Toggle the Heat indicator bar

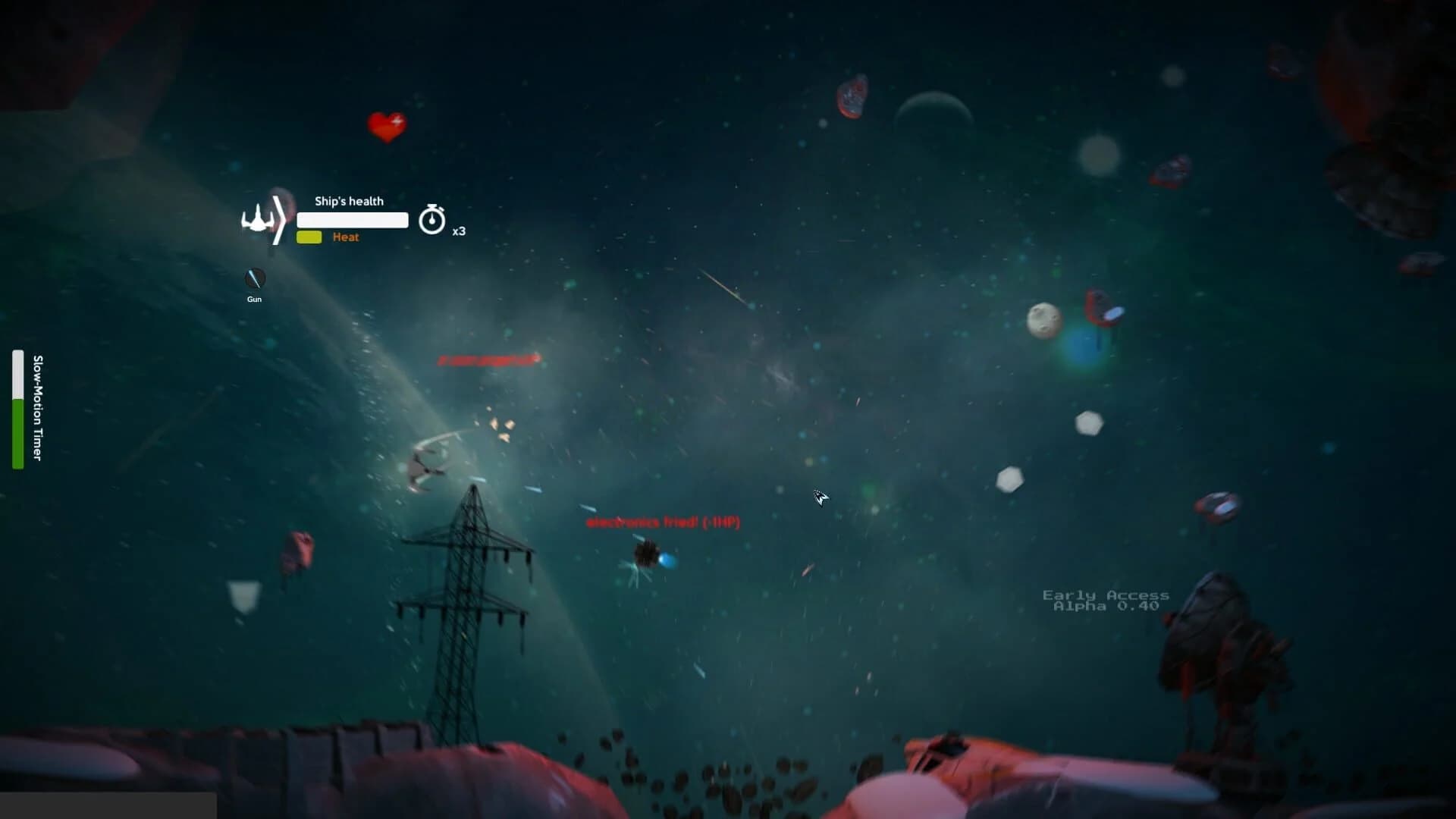(x=346, y=237)
